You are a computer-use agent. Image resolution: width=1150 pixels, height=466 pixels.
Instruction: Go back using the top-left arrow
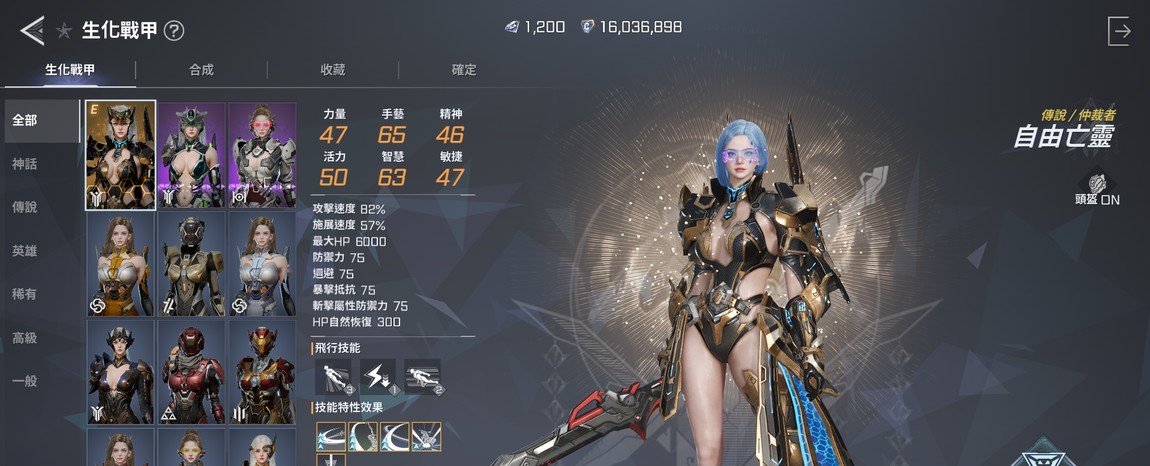[x=31, y=30]
